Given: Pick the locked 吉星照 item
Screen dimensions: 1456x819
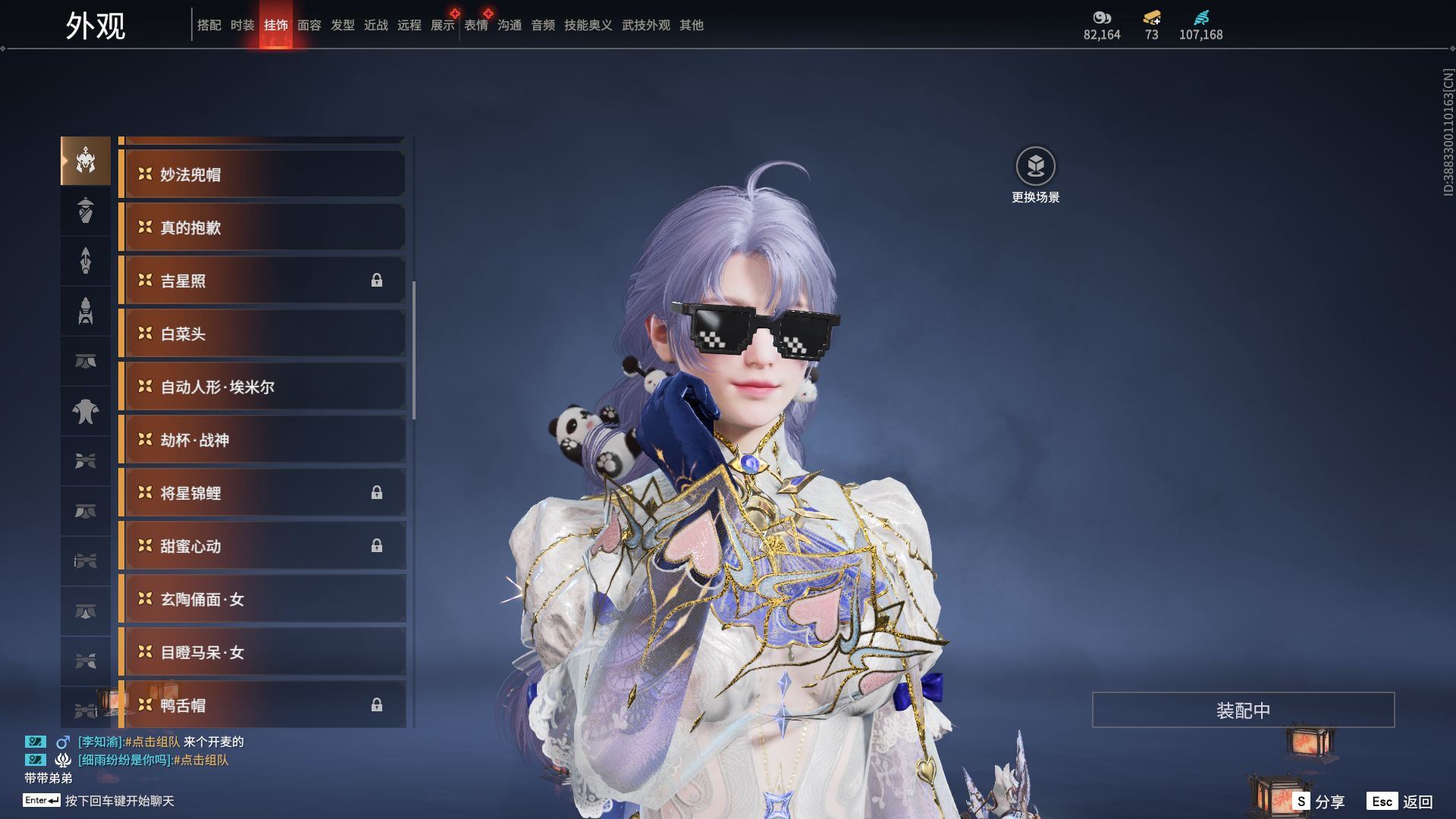Looking at the screenshot, I should pyautogui.click(x=262, y=281).
